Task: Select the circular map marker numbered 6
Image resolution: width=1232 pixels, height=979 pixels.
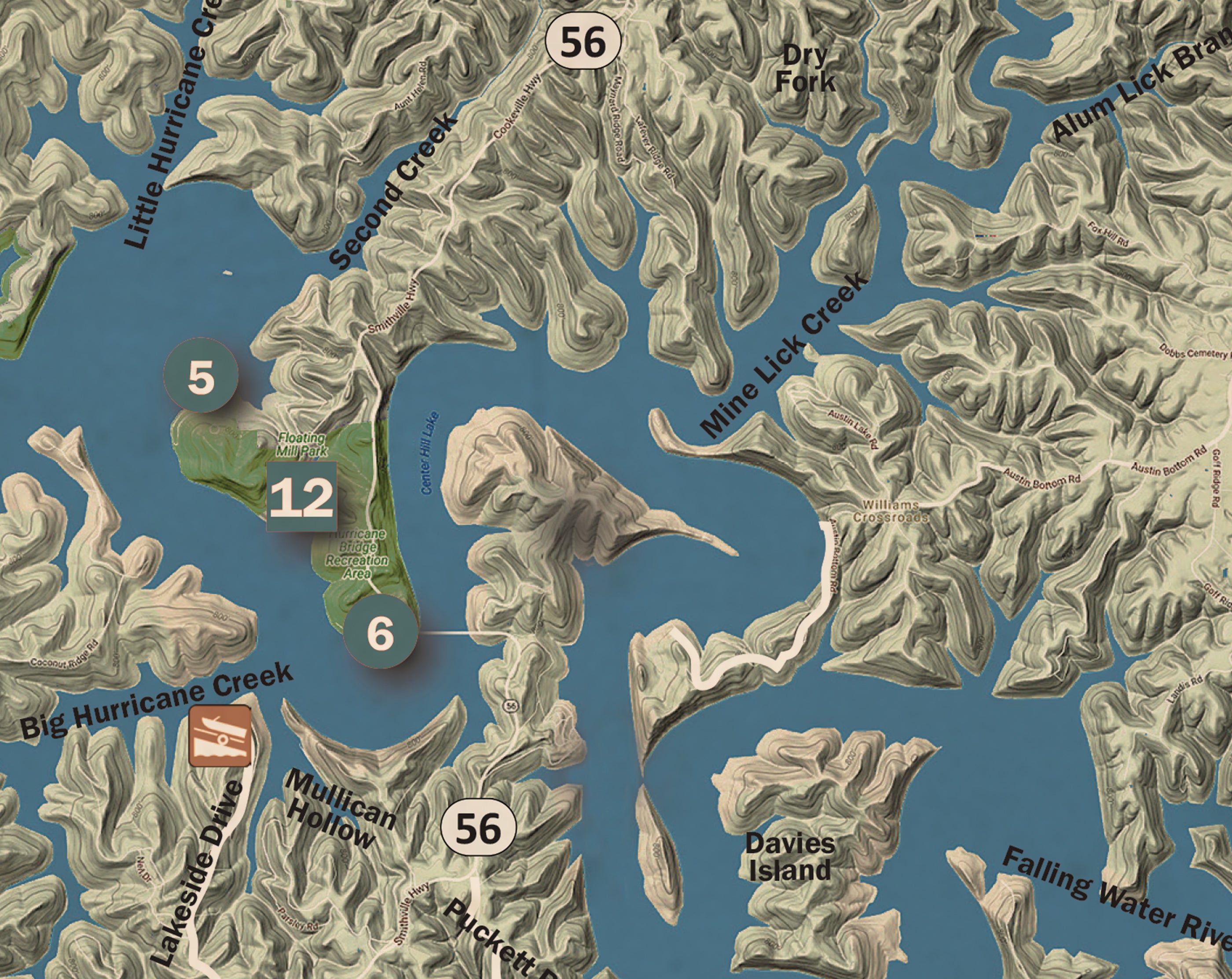Action: [x=381, y=632]
